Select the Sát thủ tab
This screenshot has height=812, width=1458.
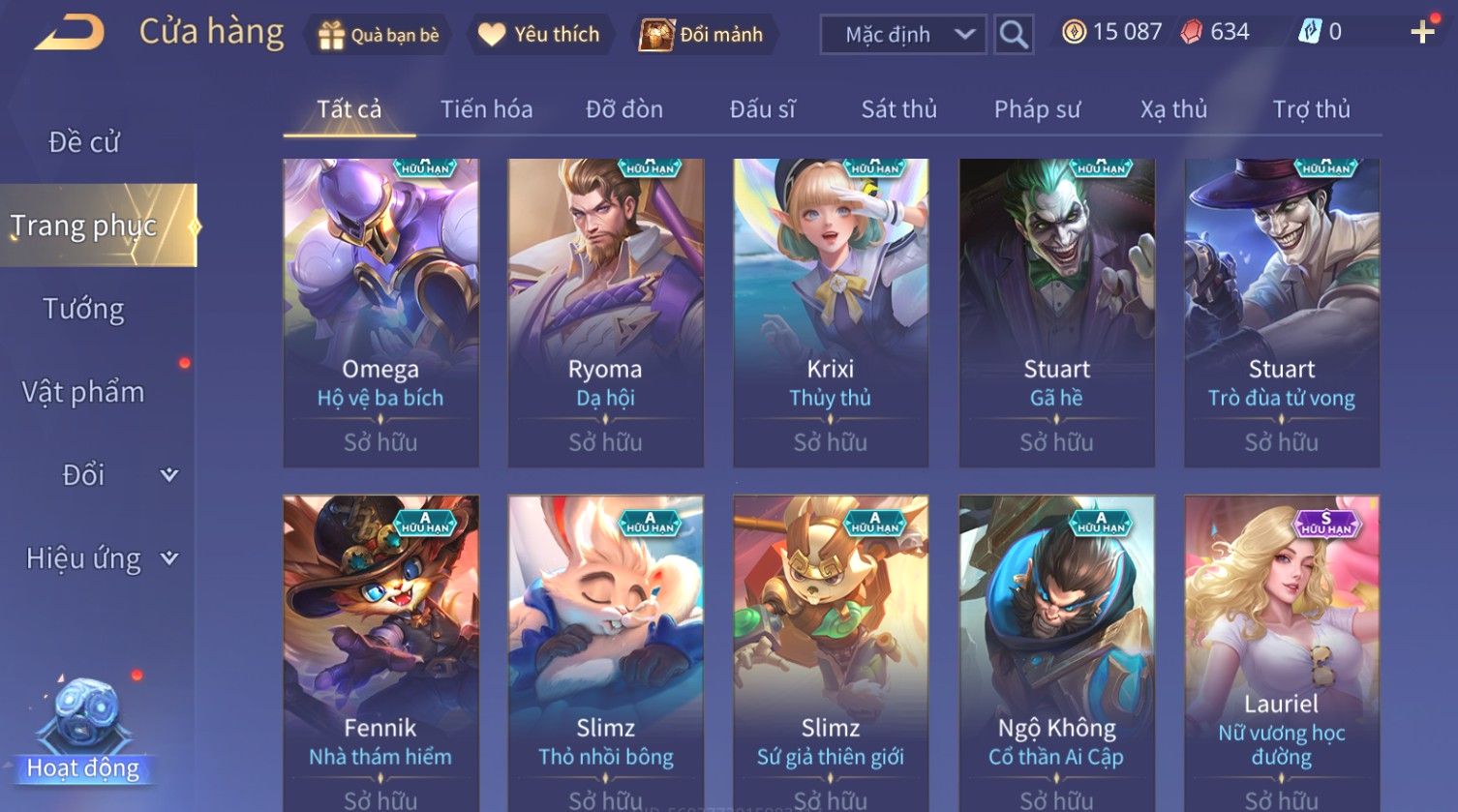(x=898, y=109)
